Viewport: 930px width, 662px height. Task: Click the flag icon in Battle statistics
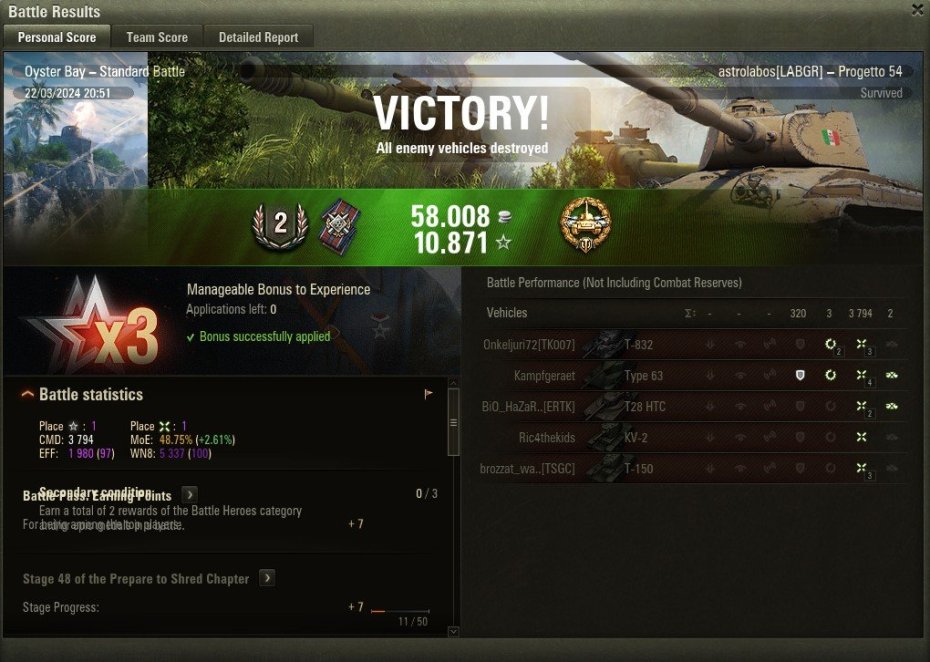click(x=428, y=394)
